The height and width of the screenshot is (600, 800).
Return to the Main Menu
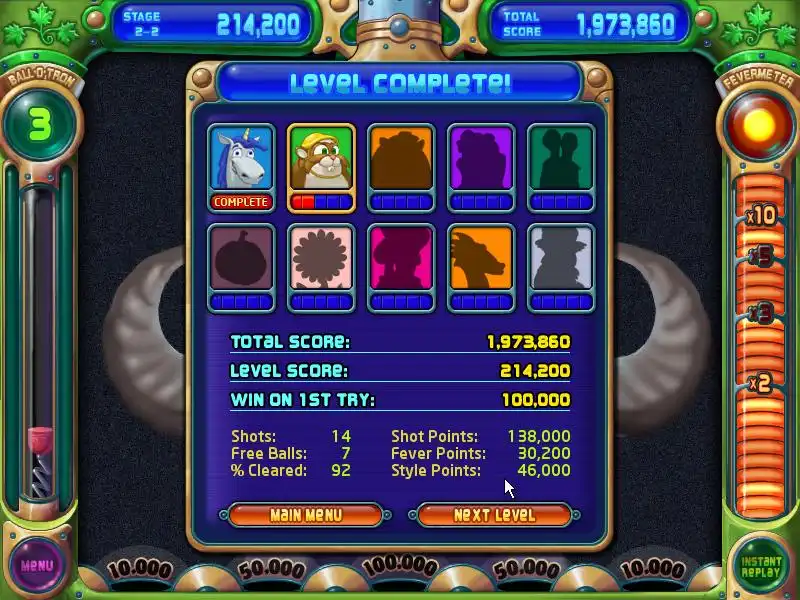[x=305, y=515]
